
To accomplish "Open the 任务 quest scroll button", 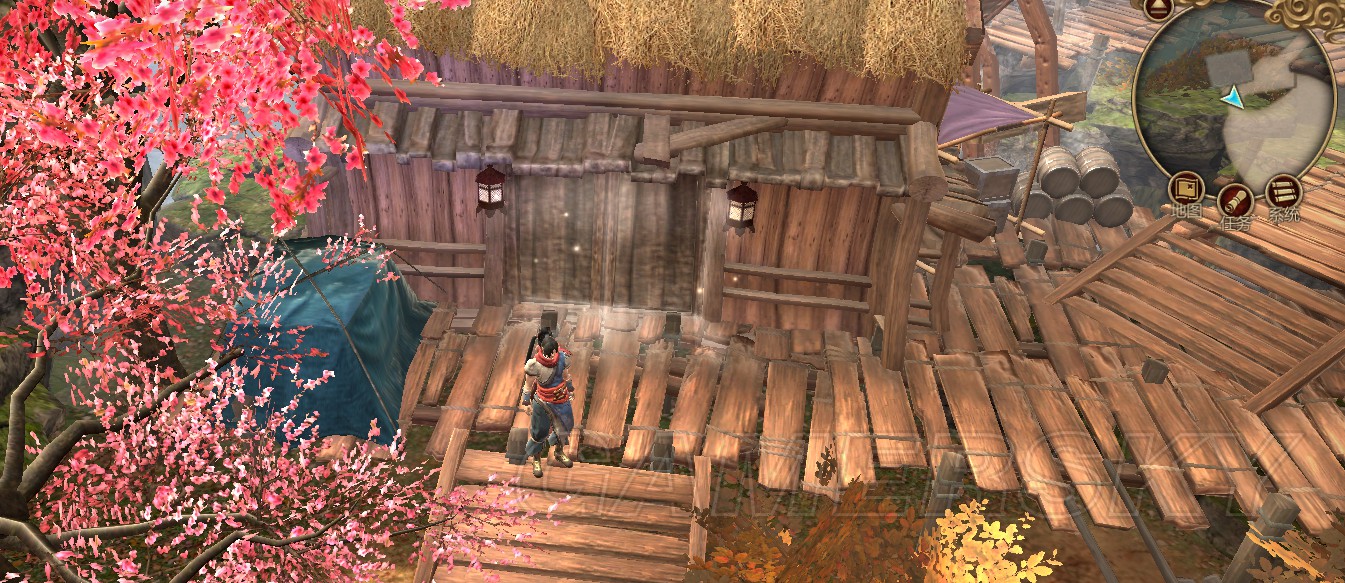I will point(1235,200).
